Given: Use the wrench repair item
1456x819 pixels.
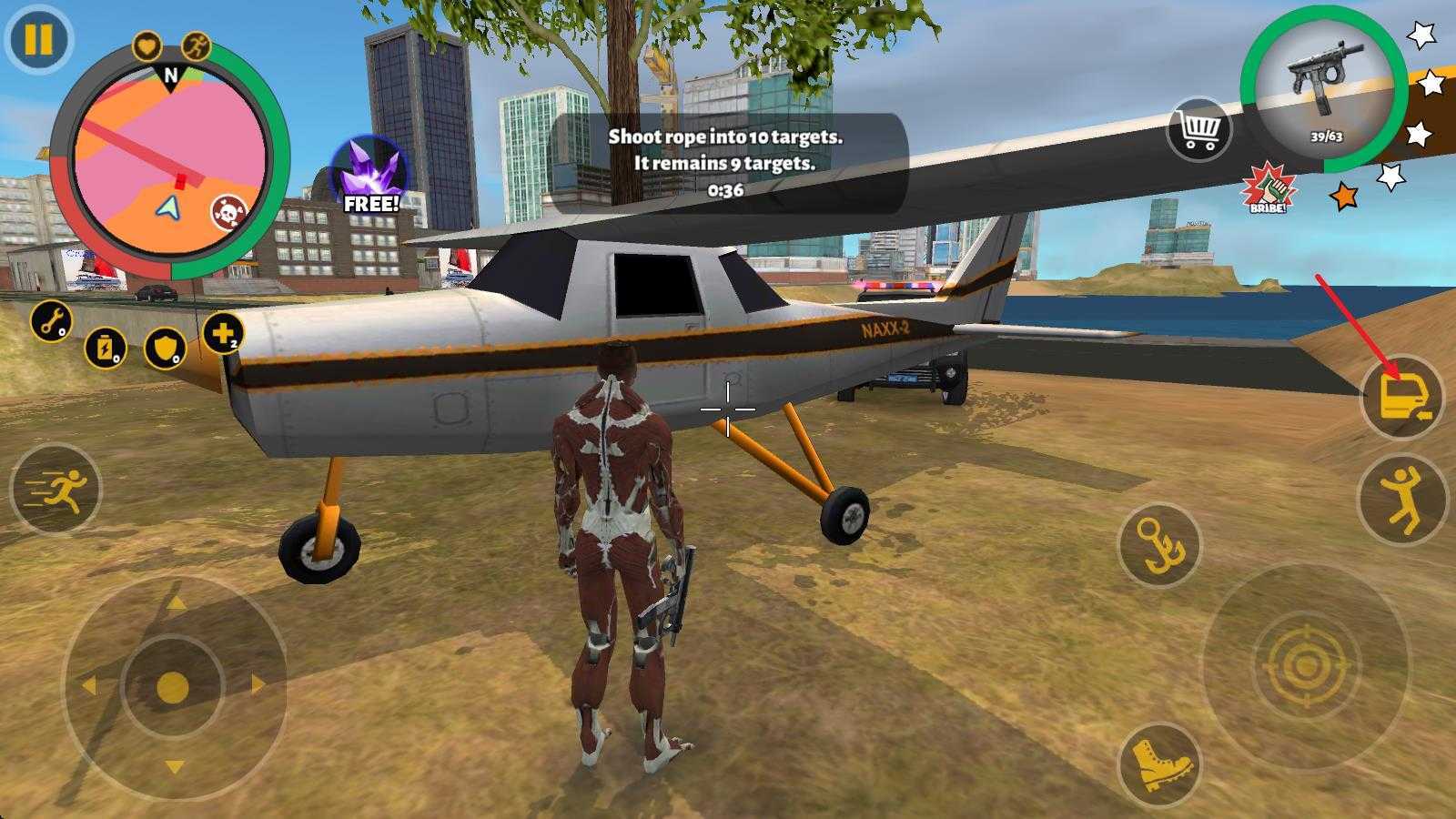Looking at the screenshot, I should click(x=52, y=321).
